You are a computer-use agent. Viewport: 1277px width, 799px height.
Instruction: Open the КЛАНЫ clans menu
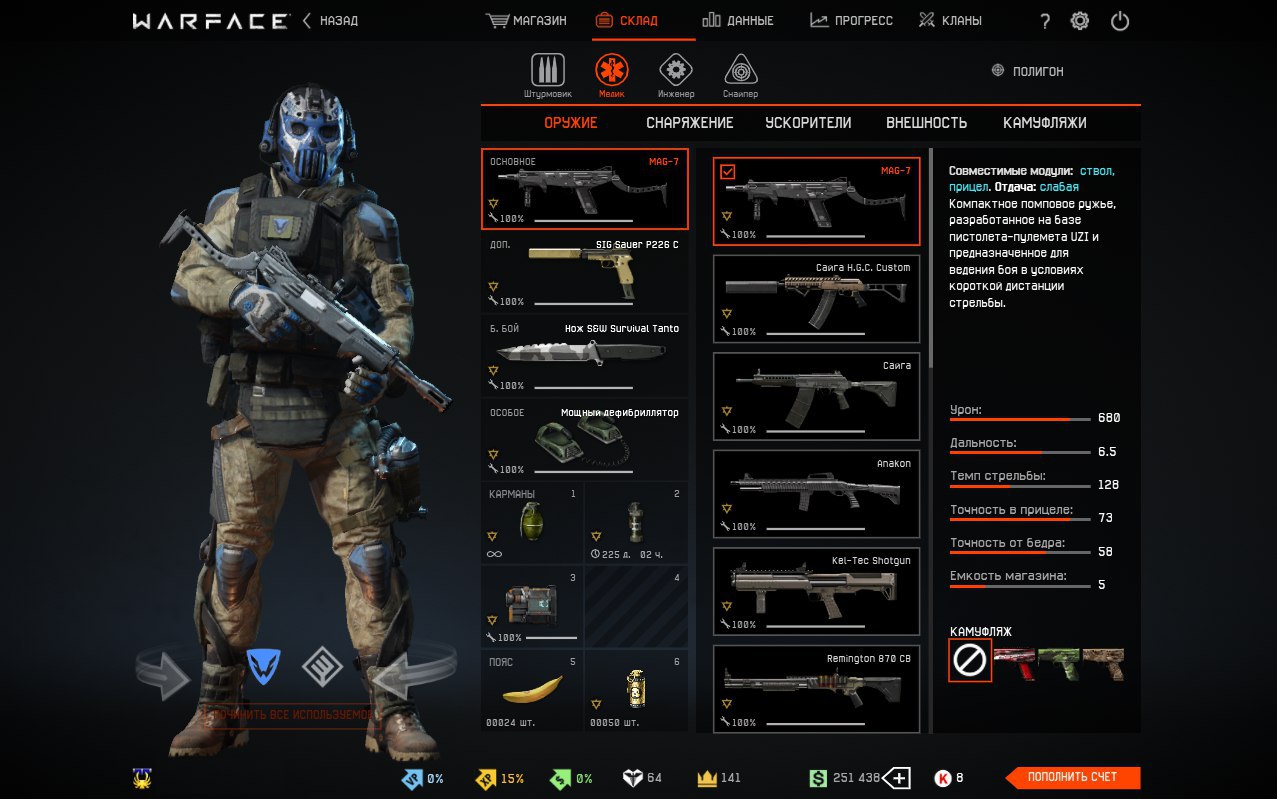point(951,20)
